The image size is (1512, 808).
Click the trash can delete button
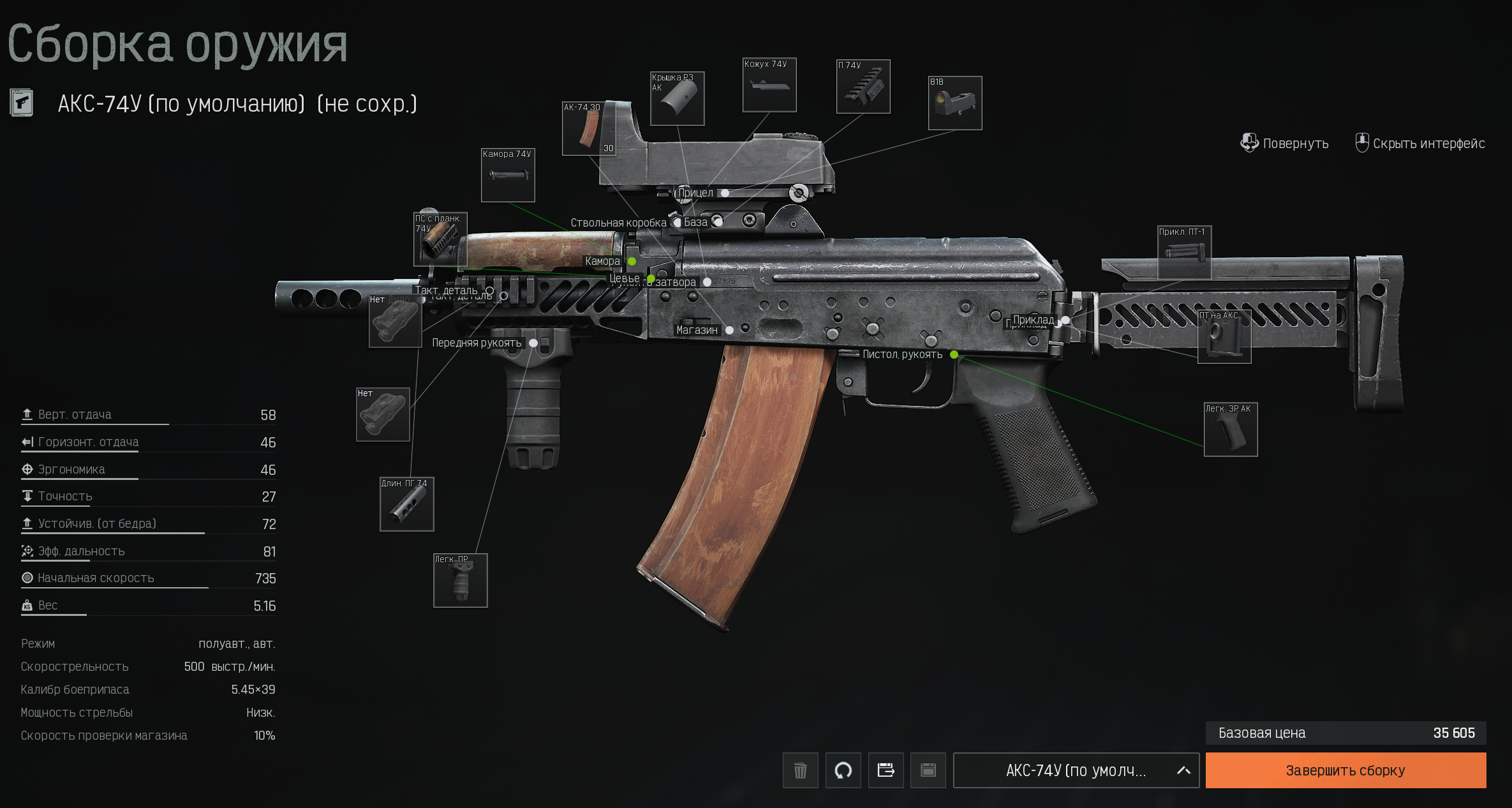[x=800, y=770]
